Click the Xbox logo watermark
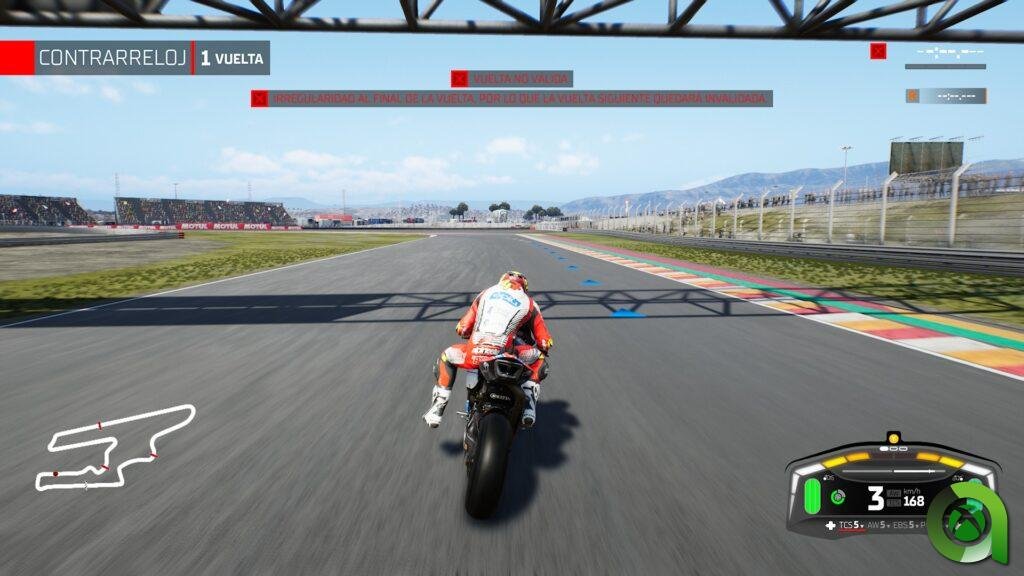This screenshot has width=1024, height=576. coord(968,522)
